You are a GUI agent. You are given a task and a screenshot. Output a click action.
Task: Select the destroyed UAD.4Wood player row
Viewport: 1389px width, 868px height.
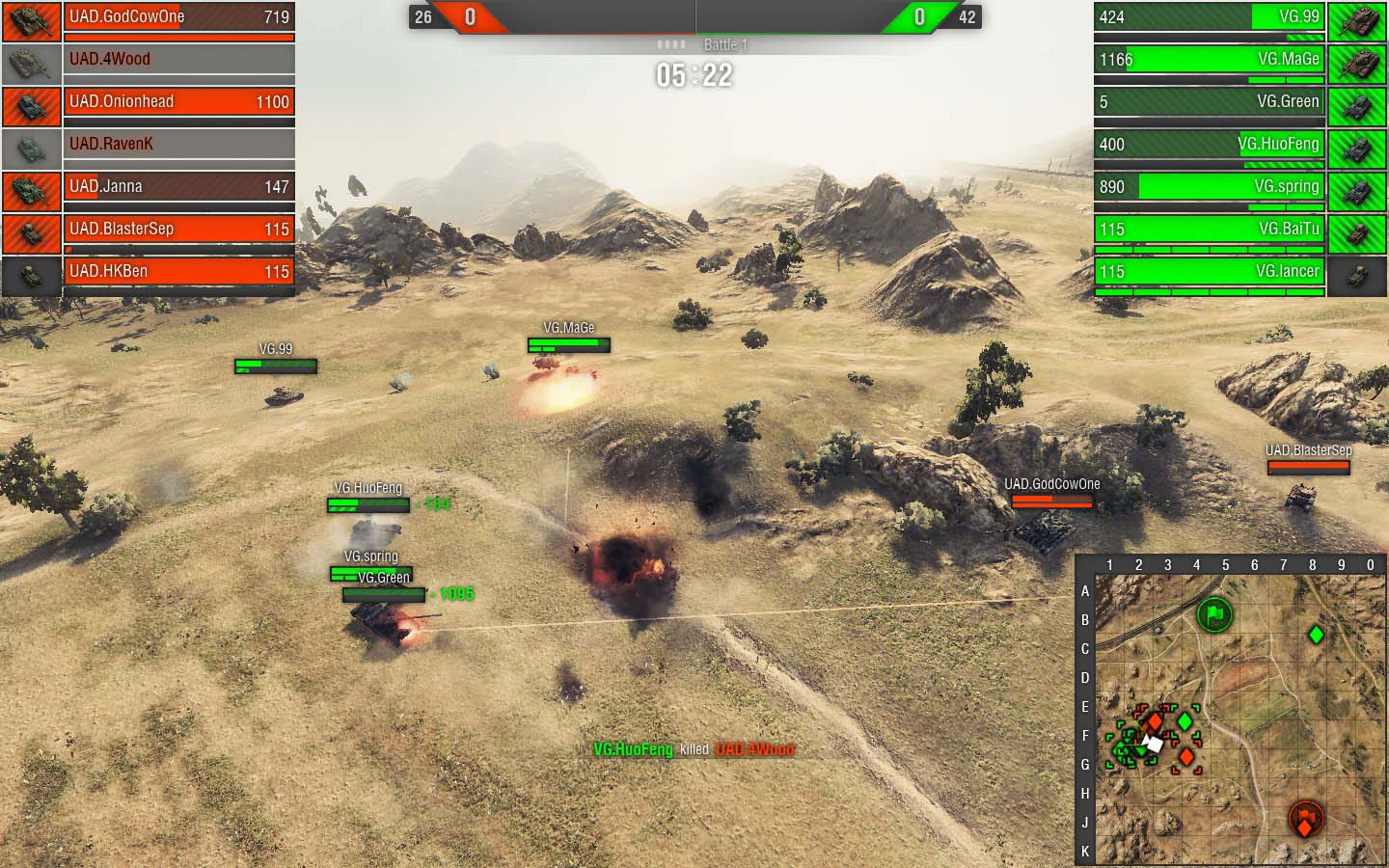[178, 60]
